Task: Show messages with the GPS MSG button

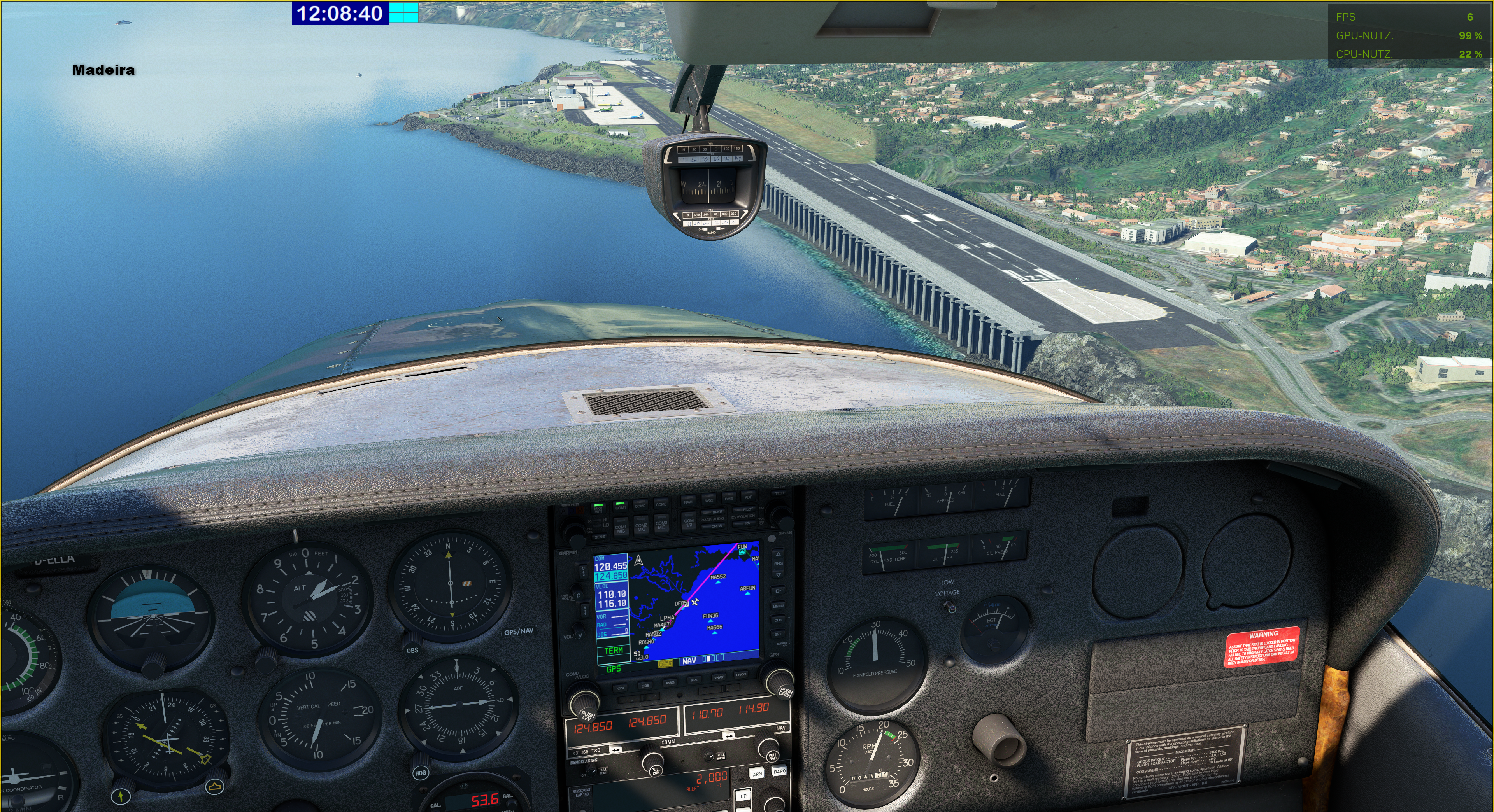Action: pyautogui.click(x=670, y=683)
